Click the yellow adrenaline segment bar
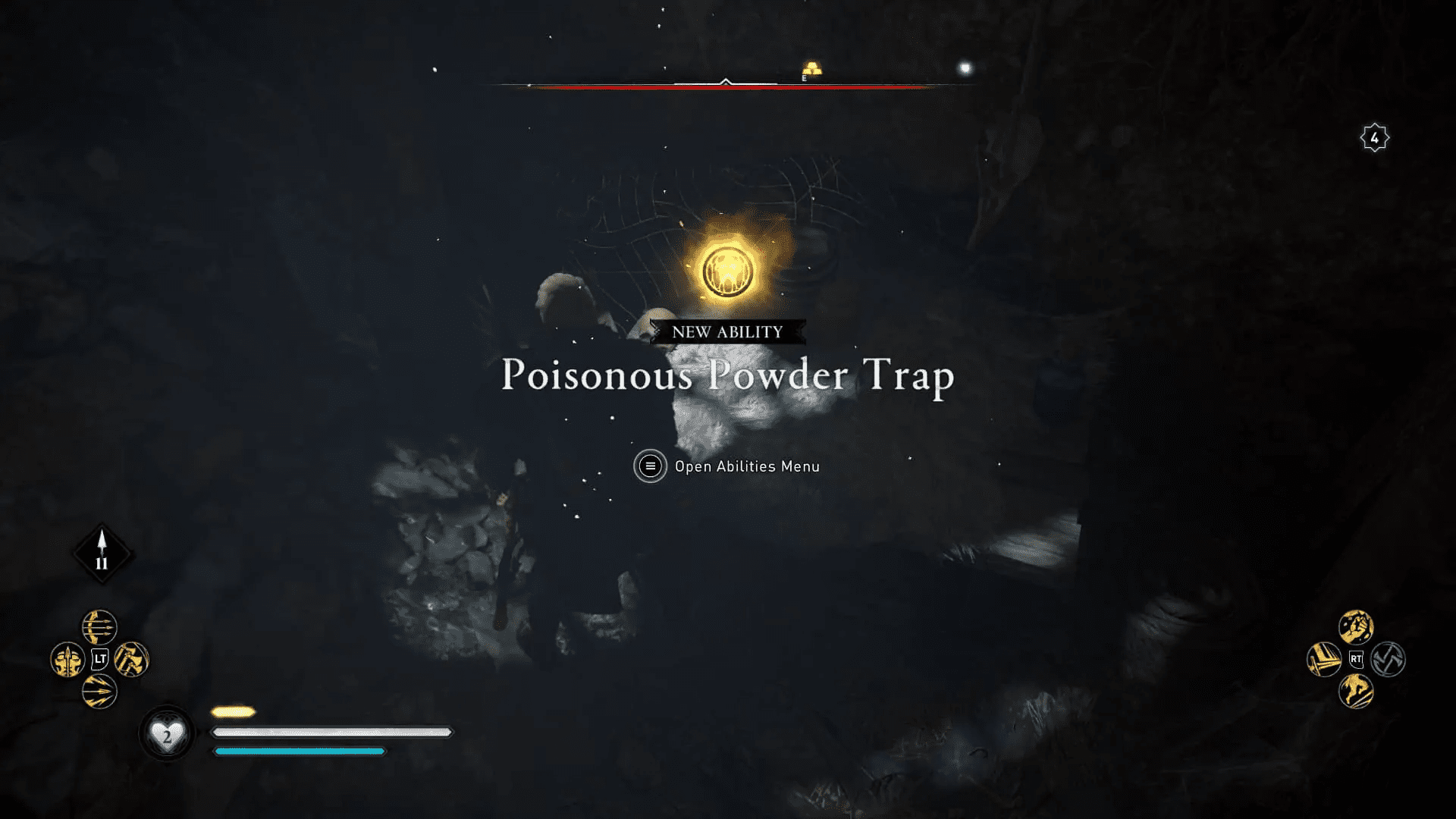The width and height of the screenshot is (1456, 819). coord(233,711)
